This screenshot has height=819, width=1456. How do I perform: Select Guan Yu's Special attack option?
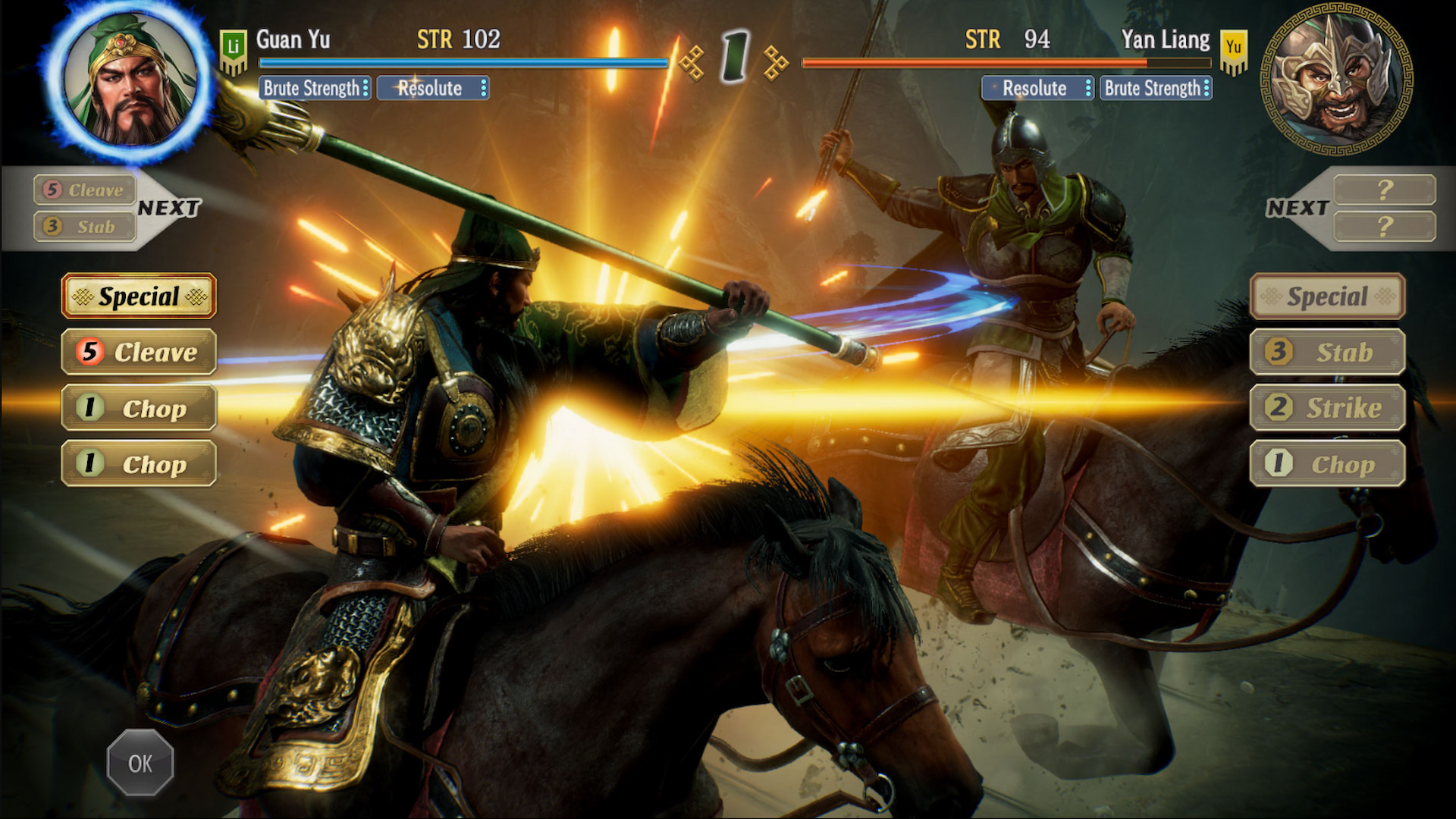click(138, 297)
